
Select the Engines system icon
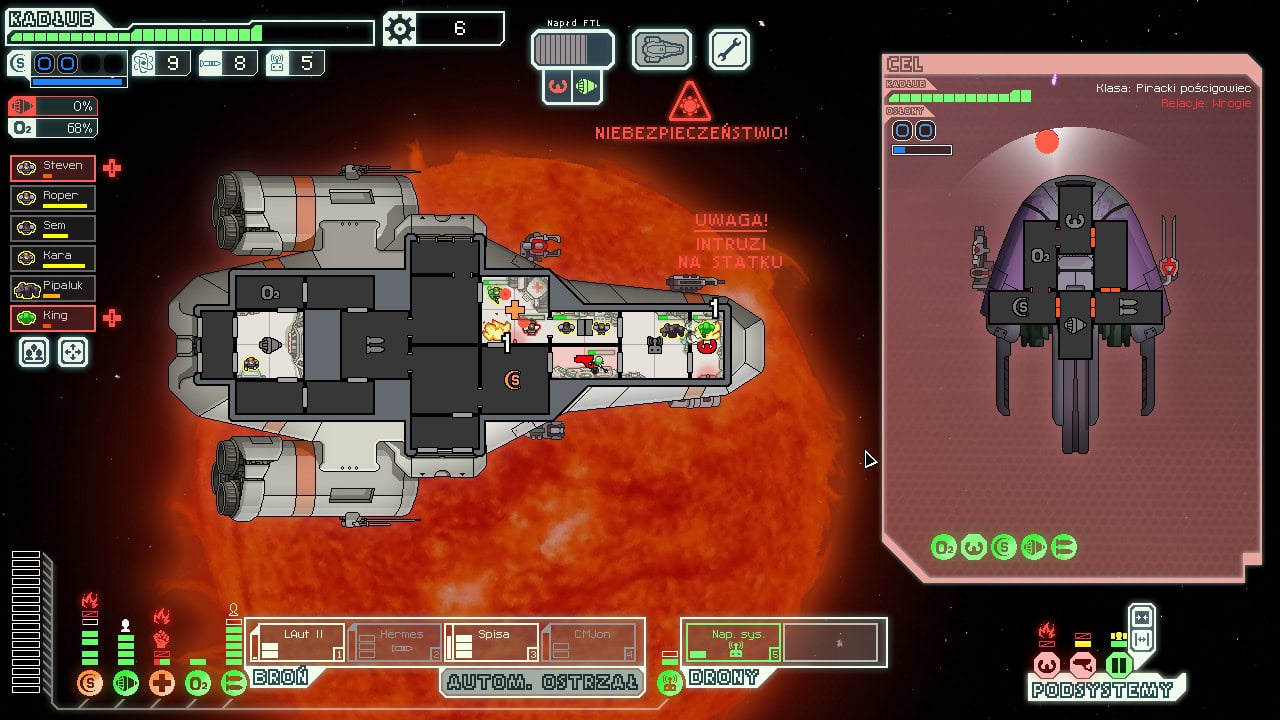[x=126, y=683]
